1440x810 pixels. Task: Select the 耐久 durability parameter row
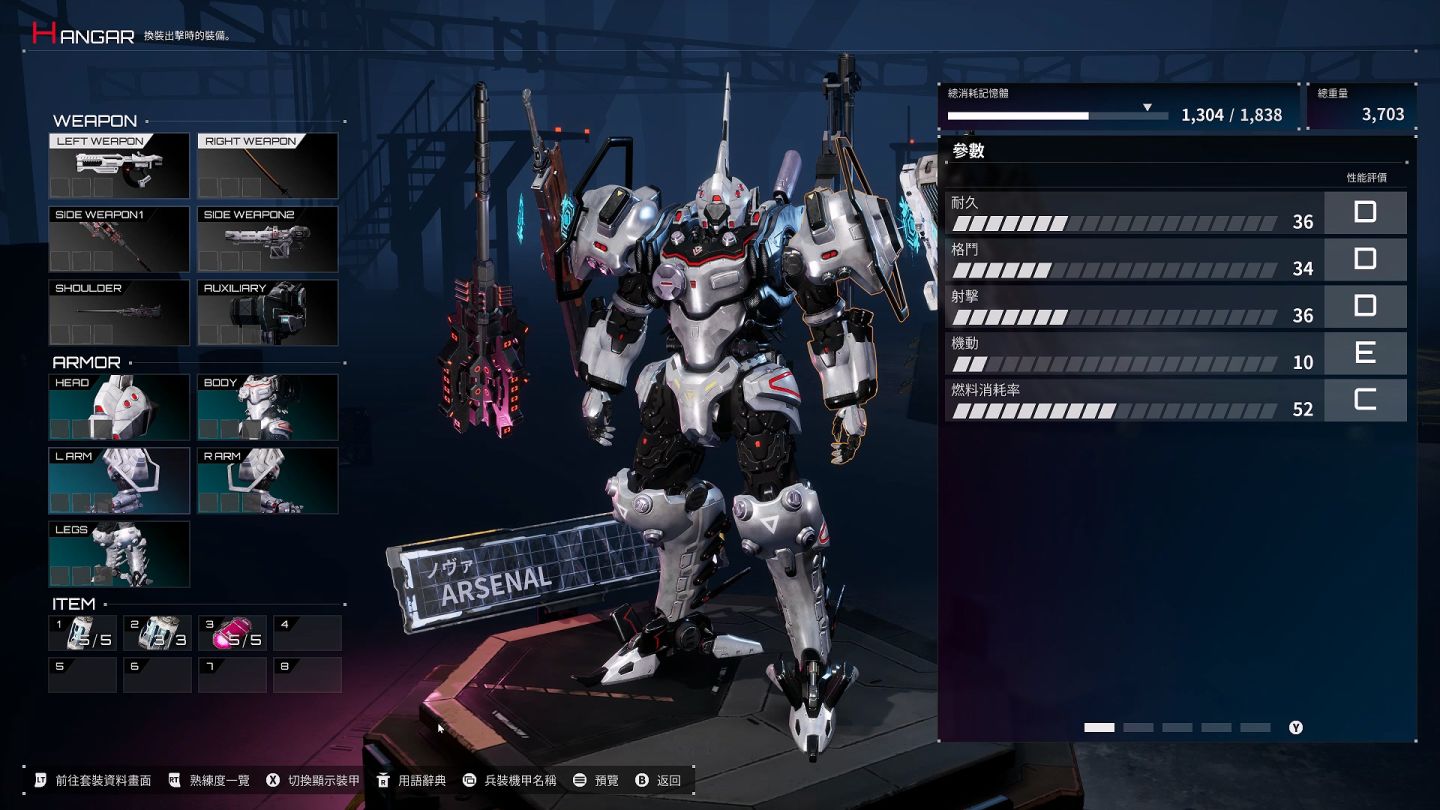point(1132,212)
